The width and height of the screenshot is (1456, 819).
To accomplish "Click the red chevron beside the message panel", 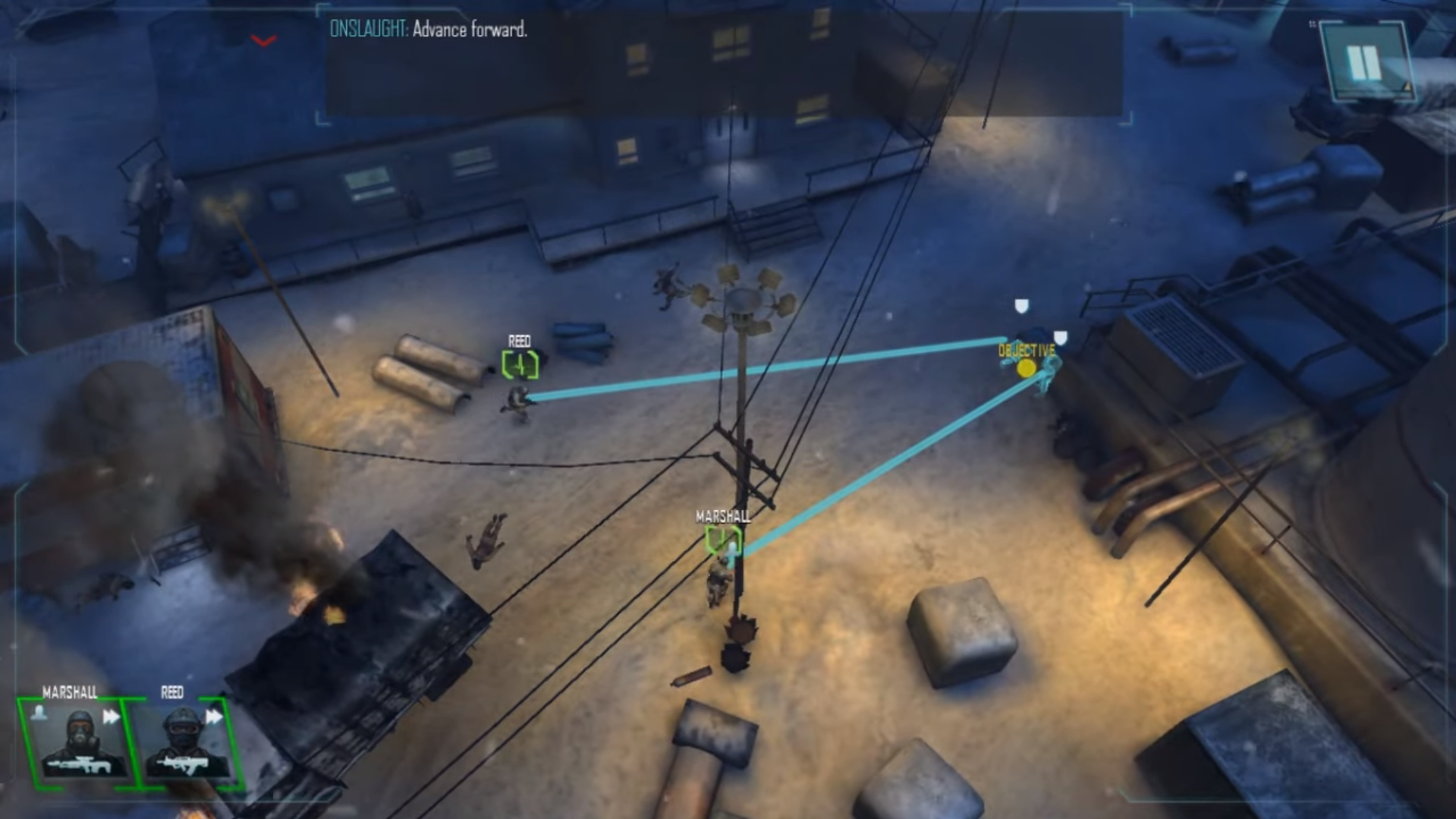I will point(263,41).
